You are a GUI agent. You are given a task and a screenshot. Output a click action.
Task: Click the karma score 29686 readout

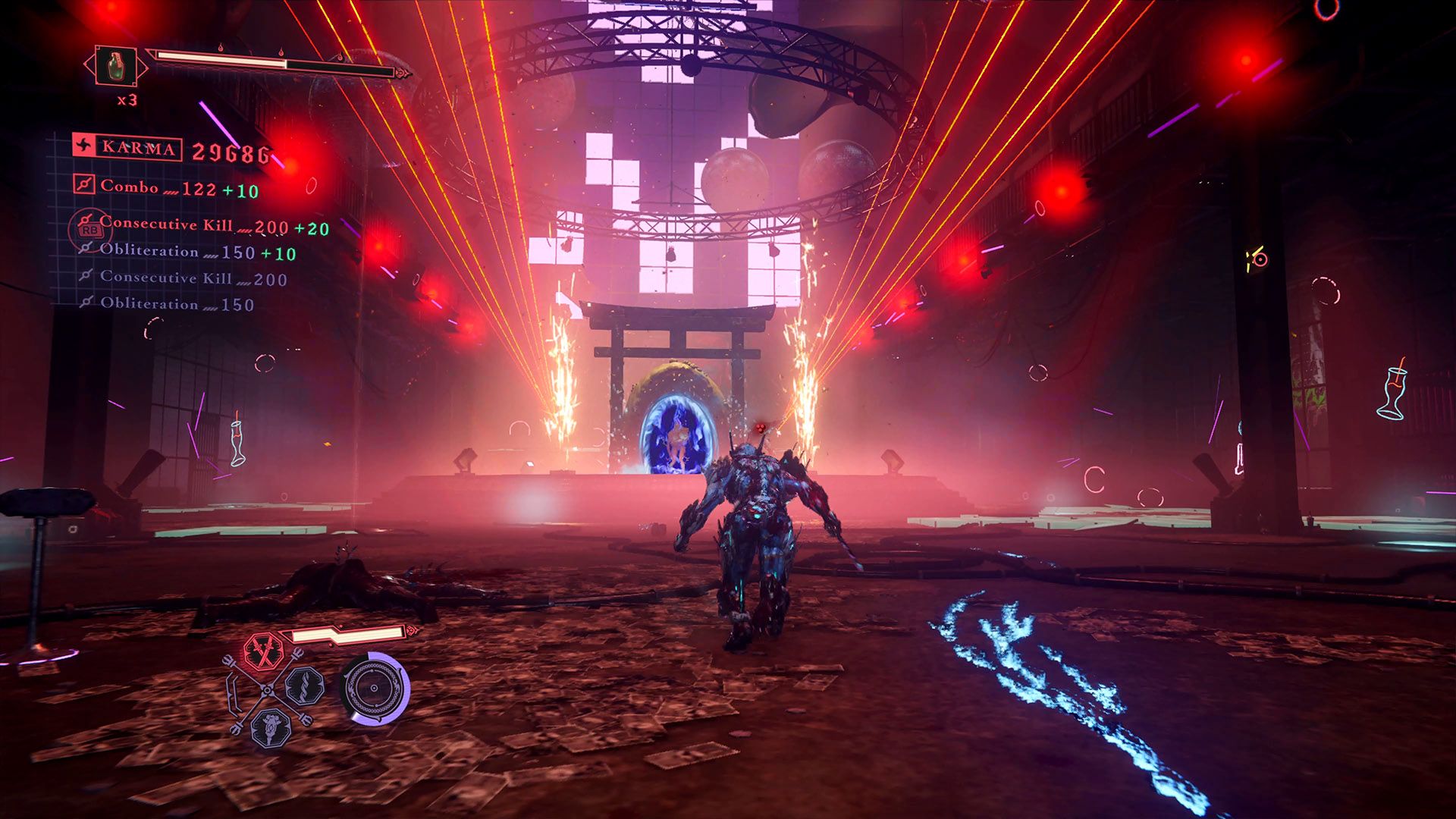pyautogui.click(x=231, y=152)
